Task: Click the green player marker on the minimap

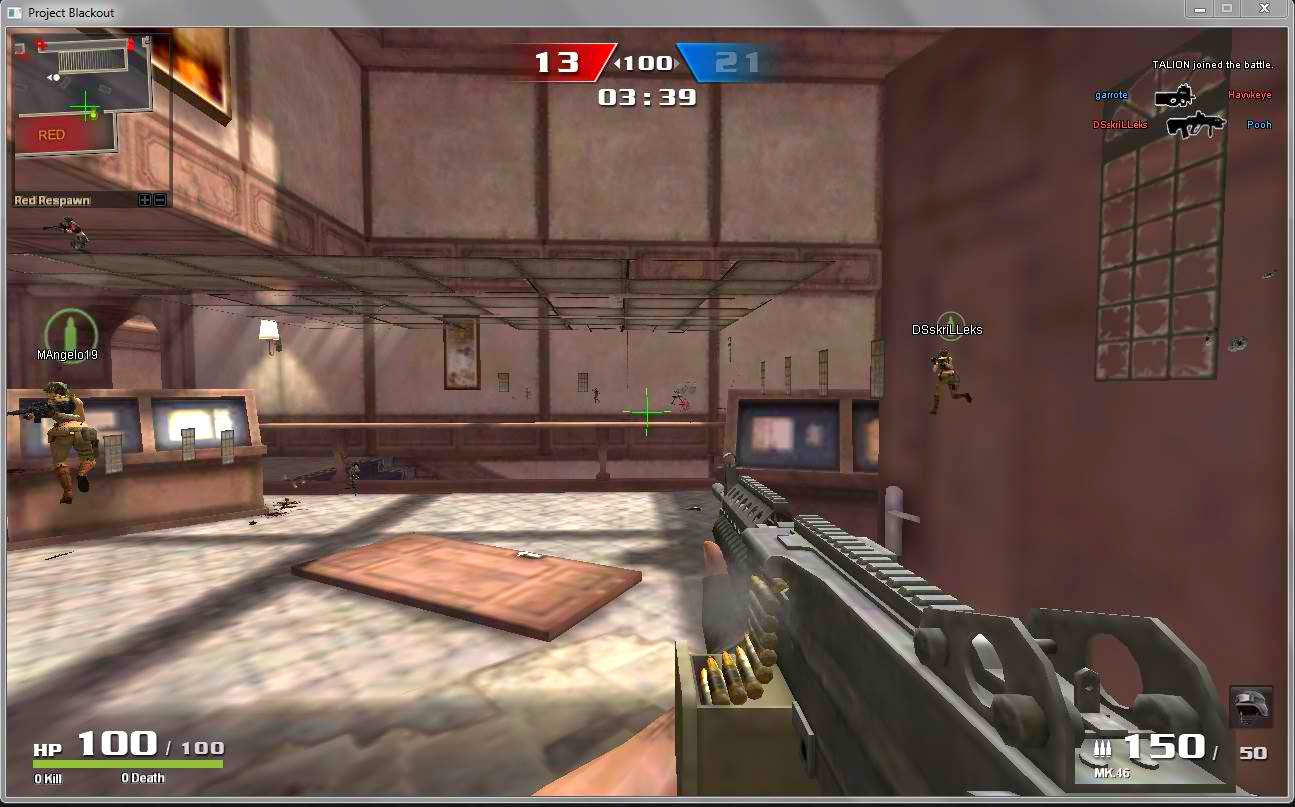Action: [x=86, y=105]
